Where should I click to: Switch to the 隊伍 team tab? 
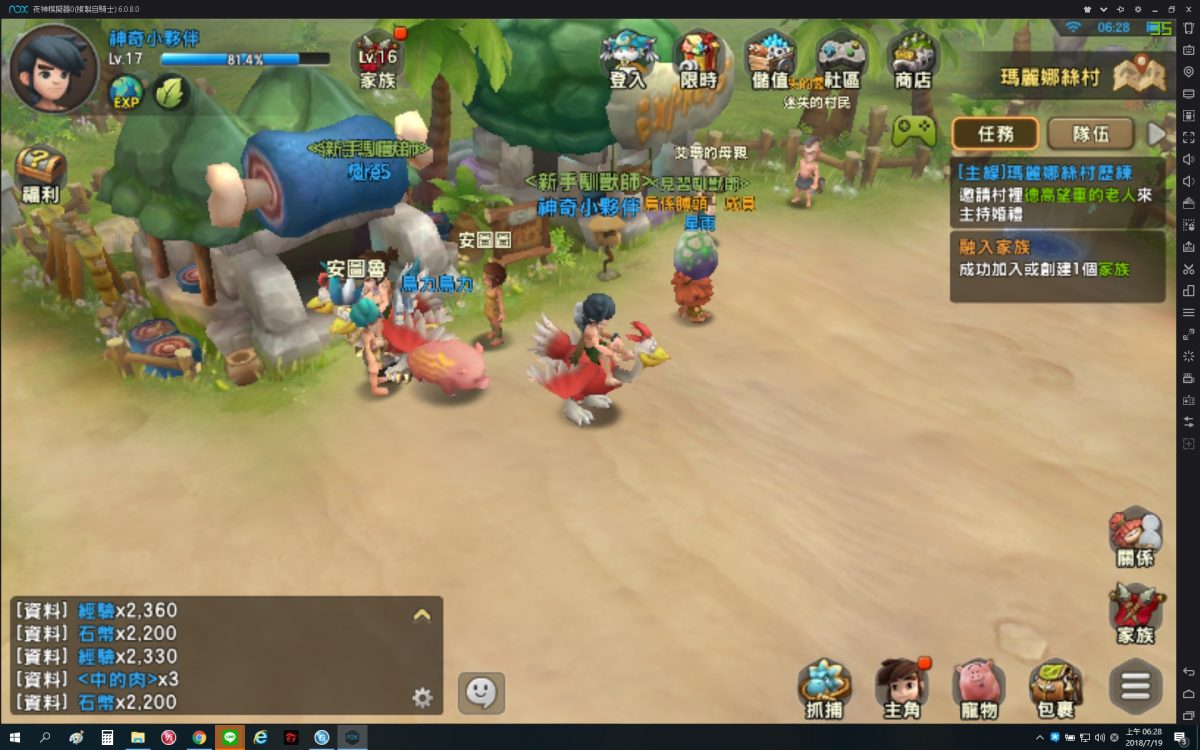(x=1090, y=133)
